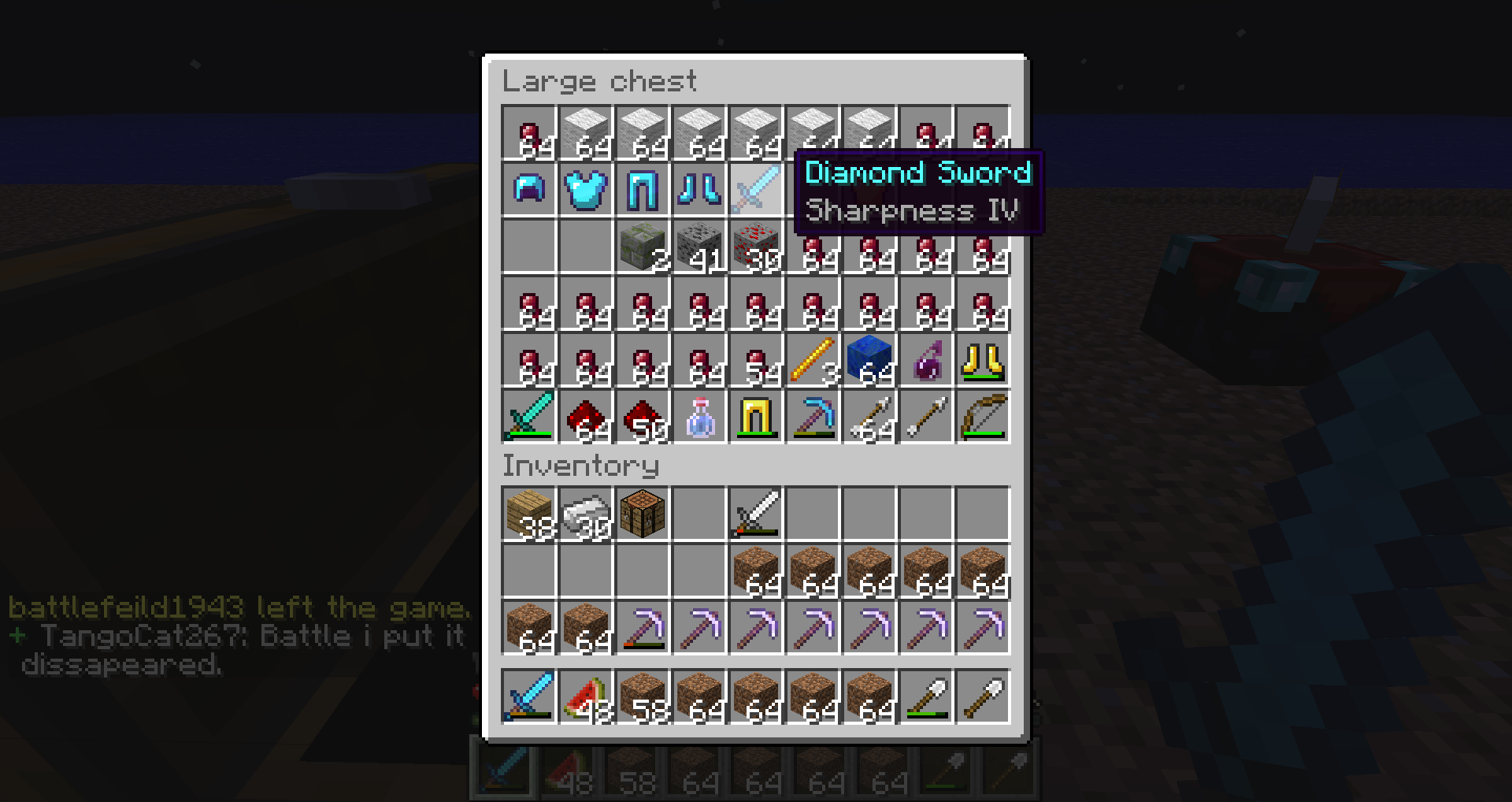This screenshot has height=802, width=1512.
Task: Pick up the 30 redstone ore
Action: (756, 247)
